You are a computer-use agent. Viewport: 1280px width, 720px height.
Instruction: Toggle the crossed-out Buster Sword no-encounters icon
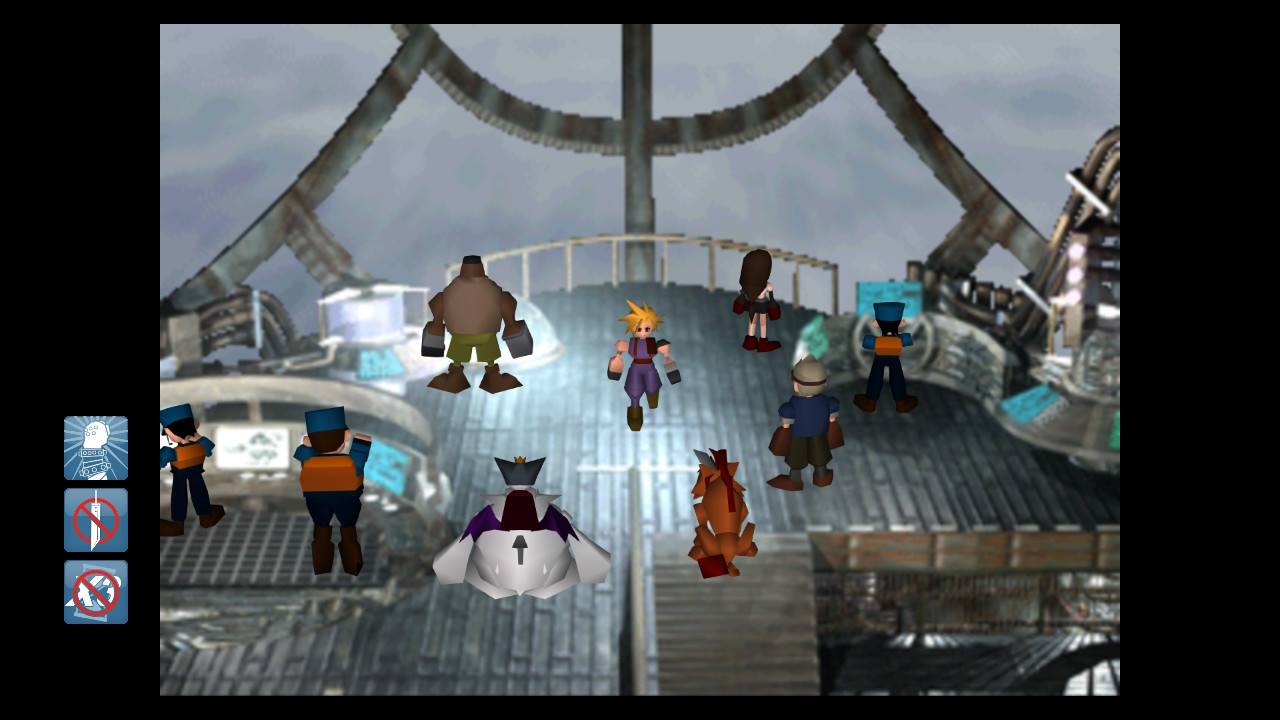tap(96, 520)
